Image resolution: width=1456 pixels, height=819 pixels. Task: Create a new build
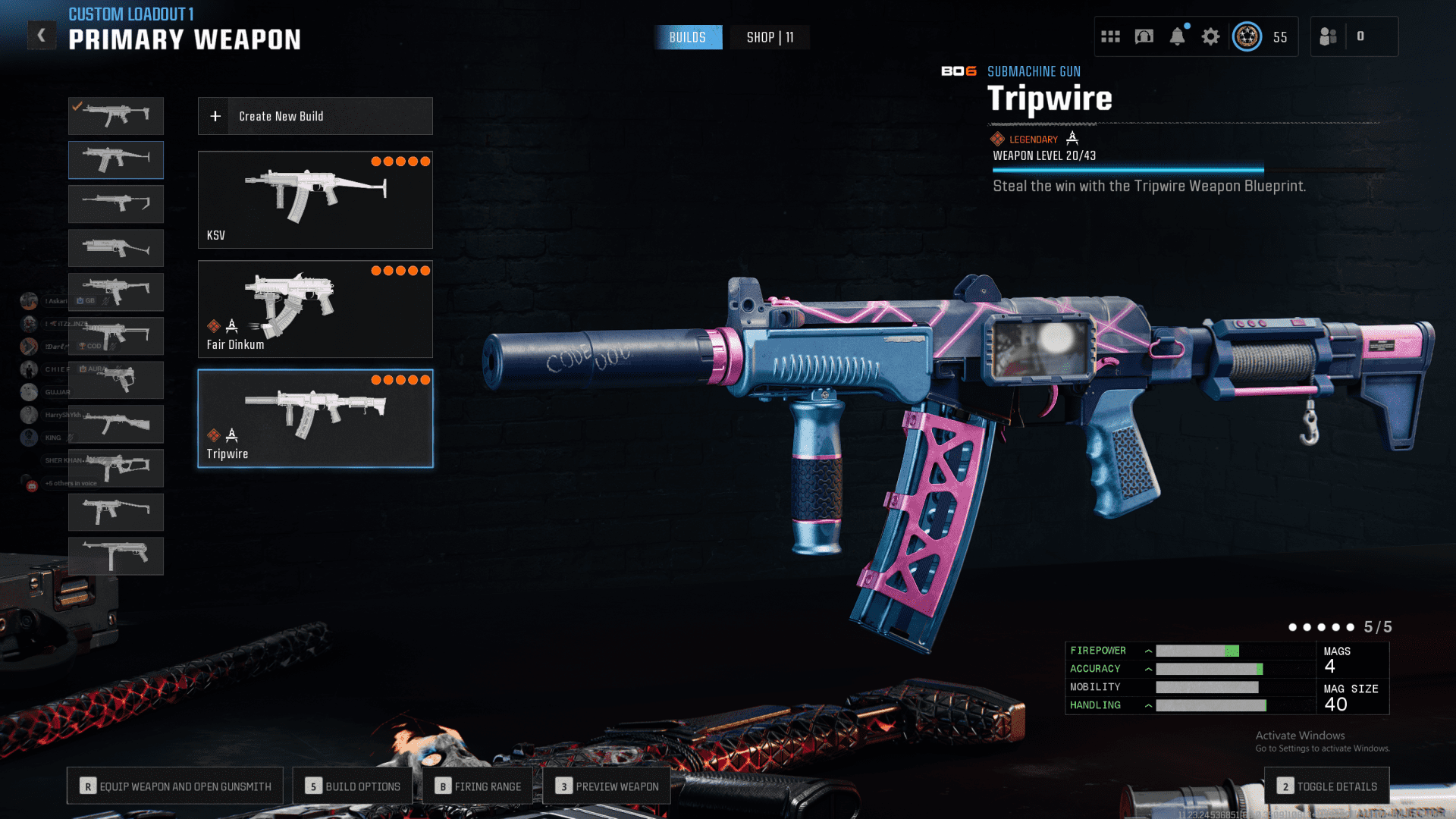point(315,116)
